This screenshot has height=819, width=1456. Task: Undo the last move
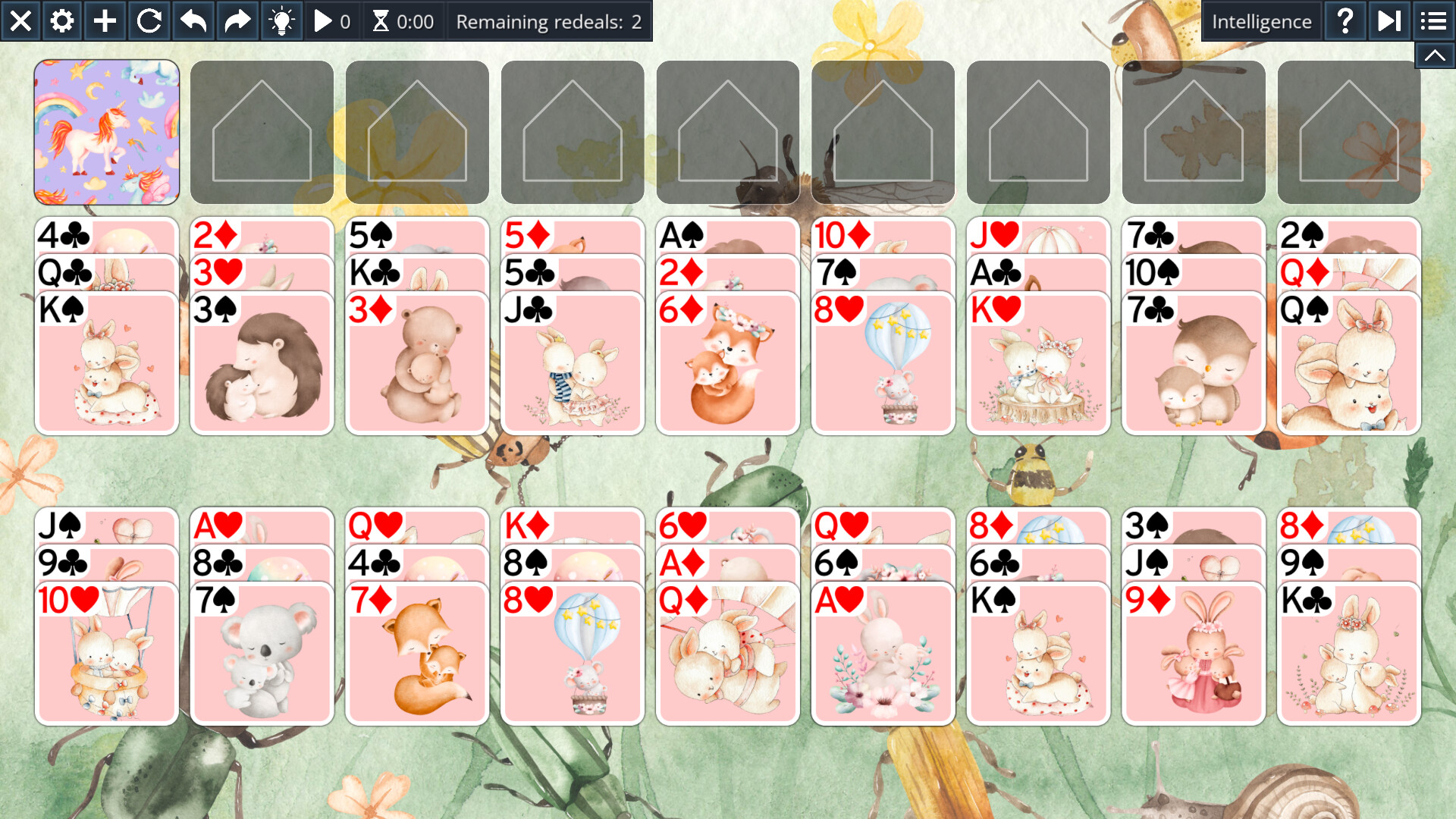(x=192, y=20)
